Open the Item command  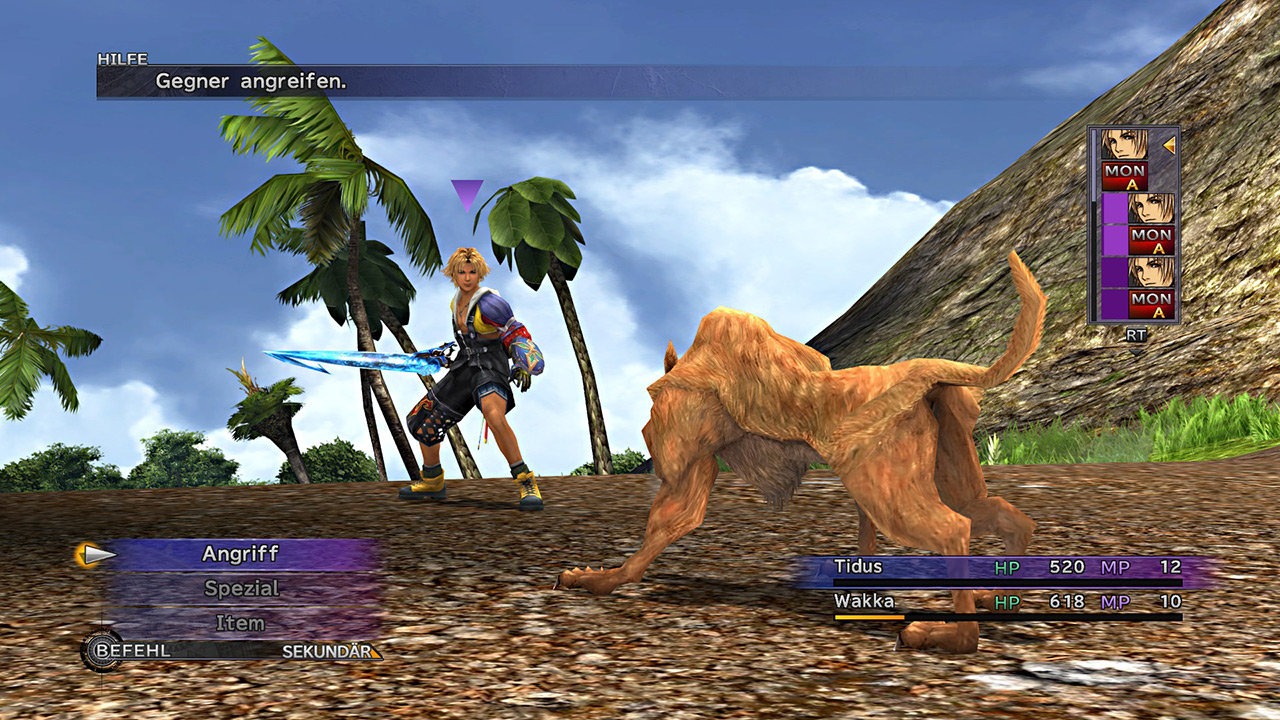click(x=241, y=623)
